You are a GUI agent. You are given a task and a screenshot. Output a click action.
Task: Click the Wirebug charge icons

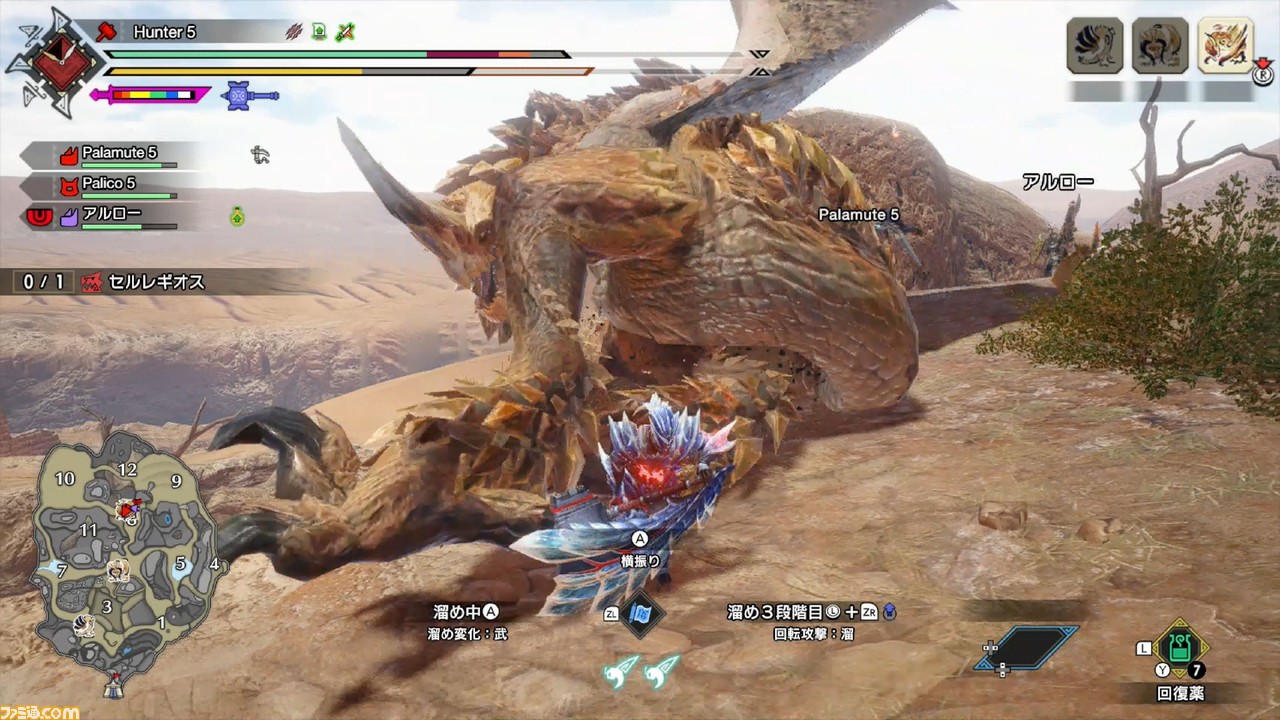(641, 670)
